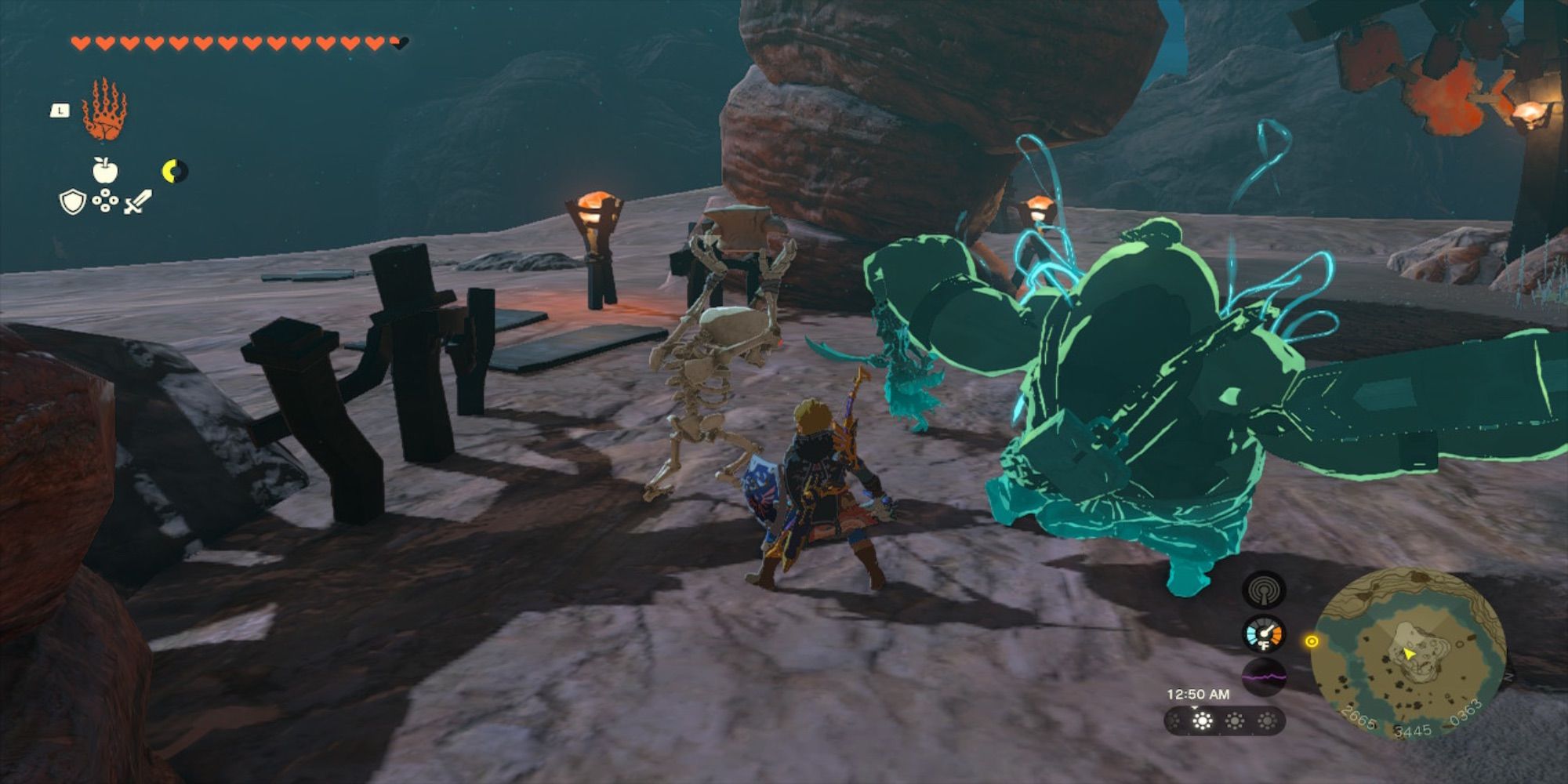
Task: Click the noise detection indicator above the minimap
Action: 1262,591
